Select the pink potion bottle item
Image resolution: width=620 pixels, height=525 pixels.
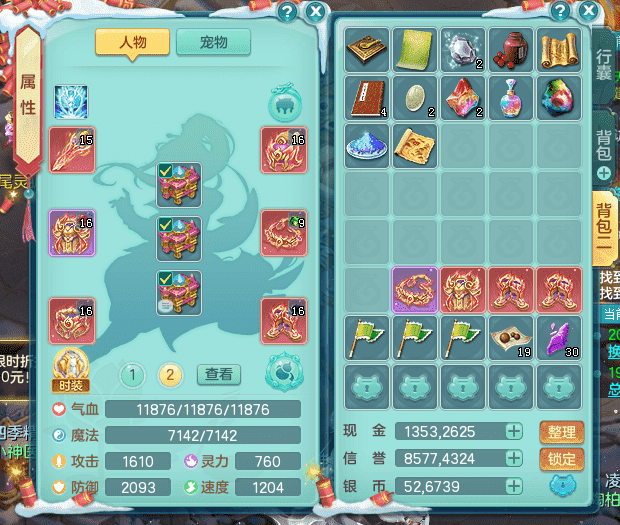coord(512,96)
